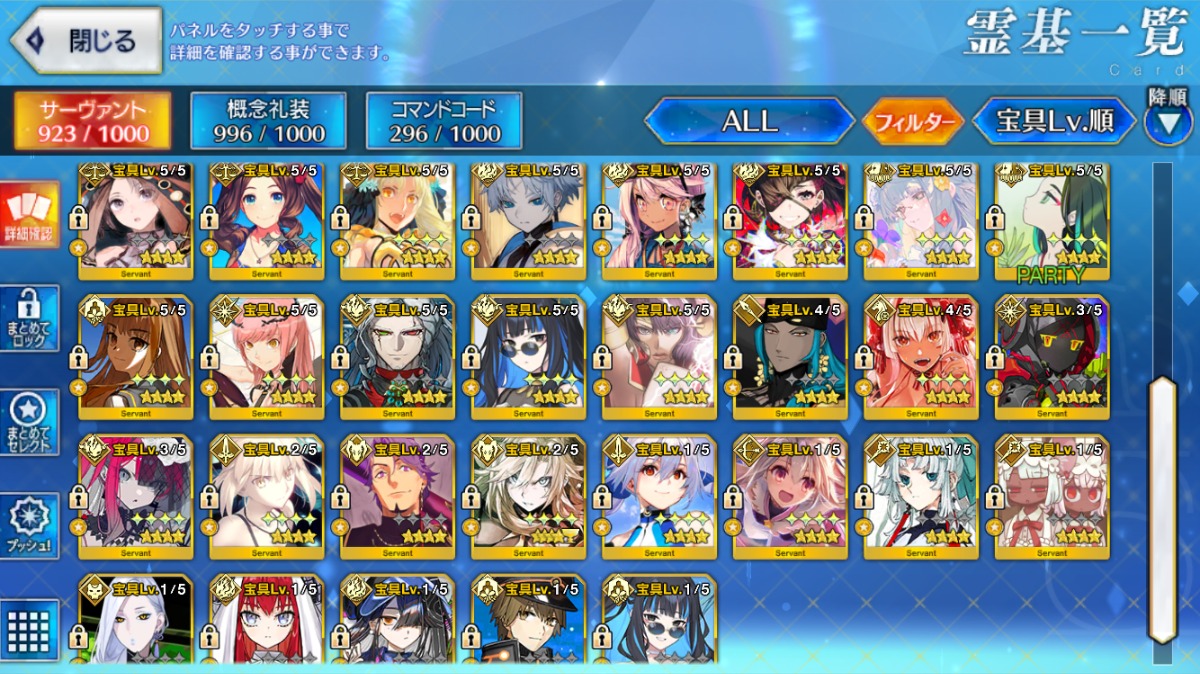Change the grid layout view icon
Screen dimensions: 1200x674
(x=29, y=630)
